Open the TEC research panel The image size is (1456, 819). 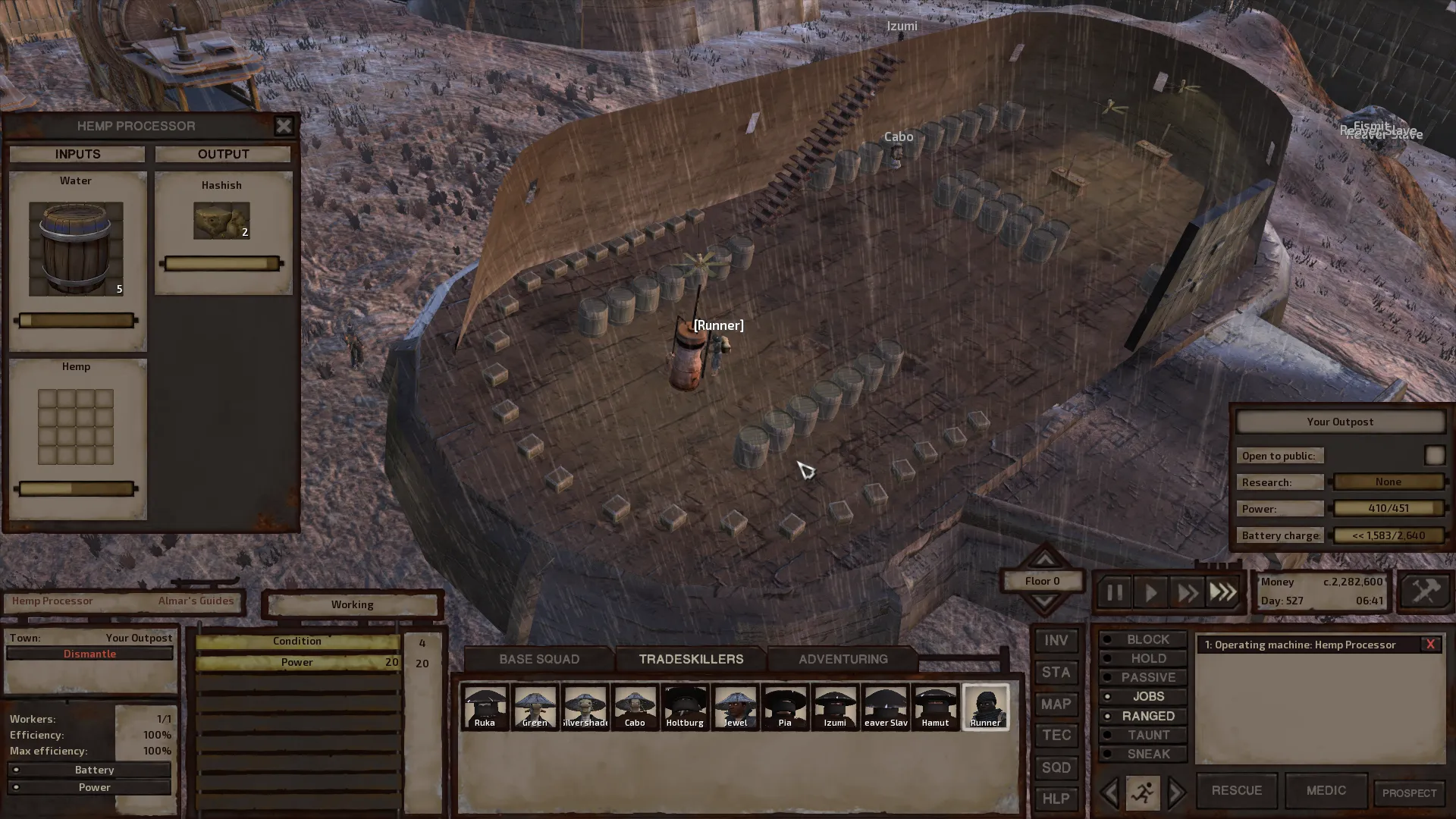click(x=1056, y=736)
